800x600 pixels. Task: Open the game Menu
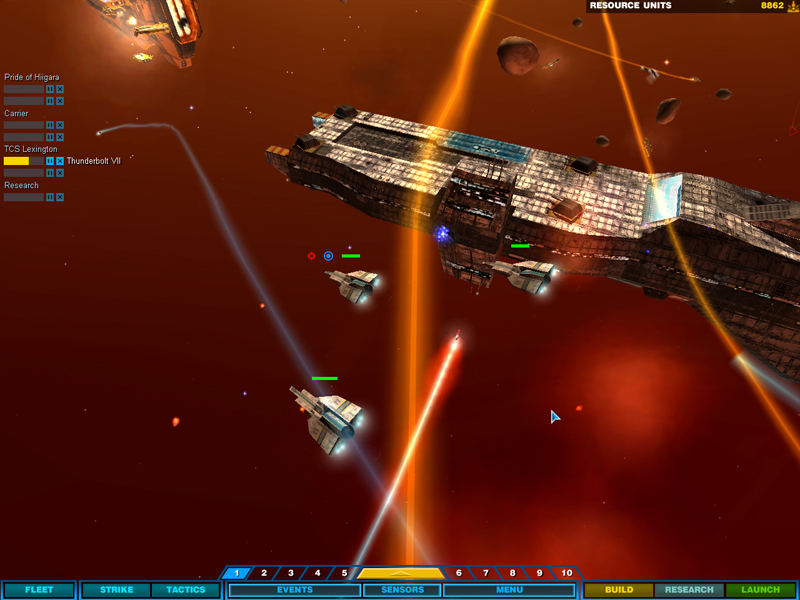coord(509,590)
